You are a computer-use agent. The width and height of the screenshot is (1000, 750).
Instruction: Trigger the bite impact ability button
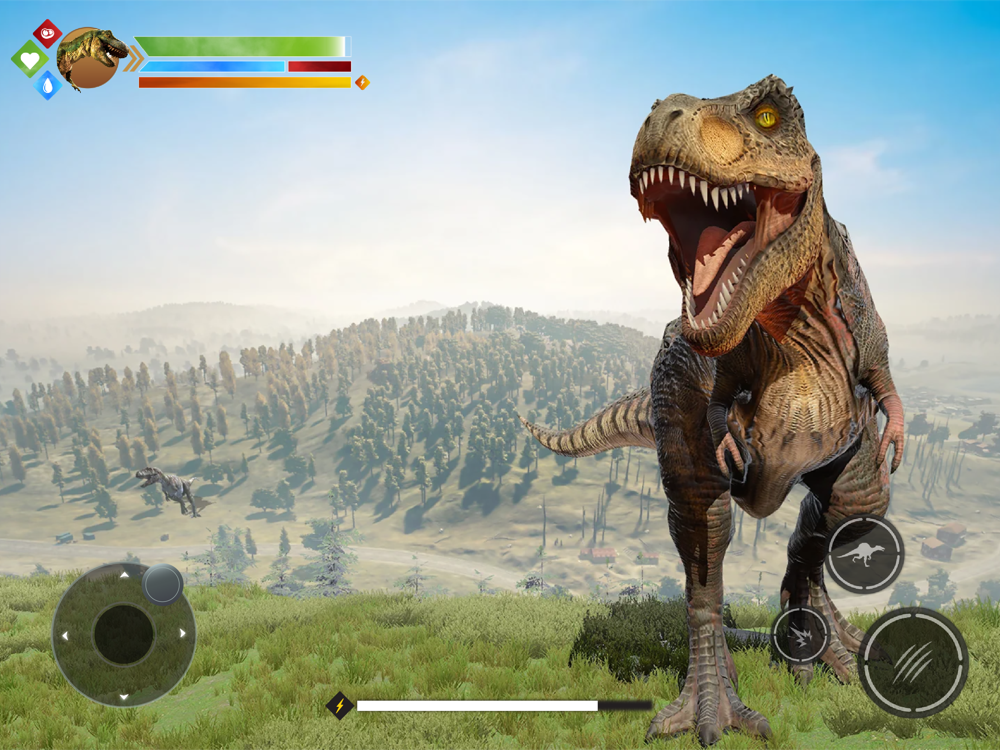pyautogui.click(x=800, y=634)
